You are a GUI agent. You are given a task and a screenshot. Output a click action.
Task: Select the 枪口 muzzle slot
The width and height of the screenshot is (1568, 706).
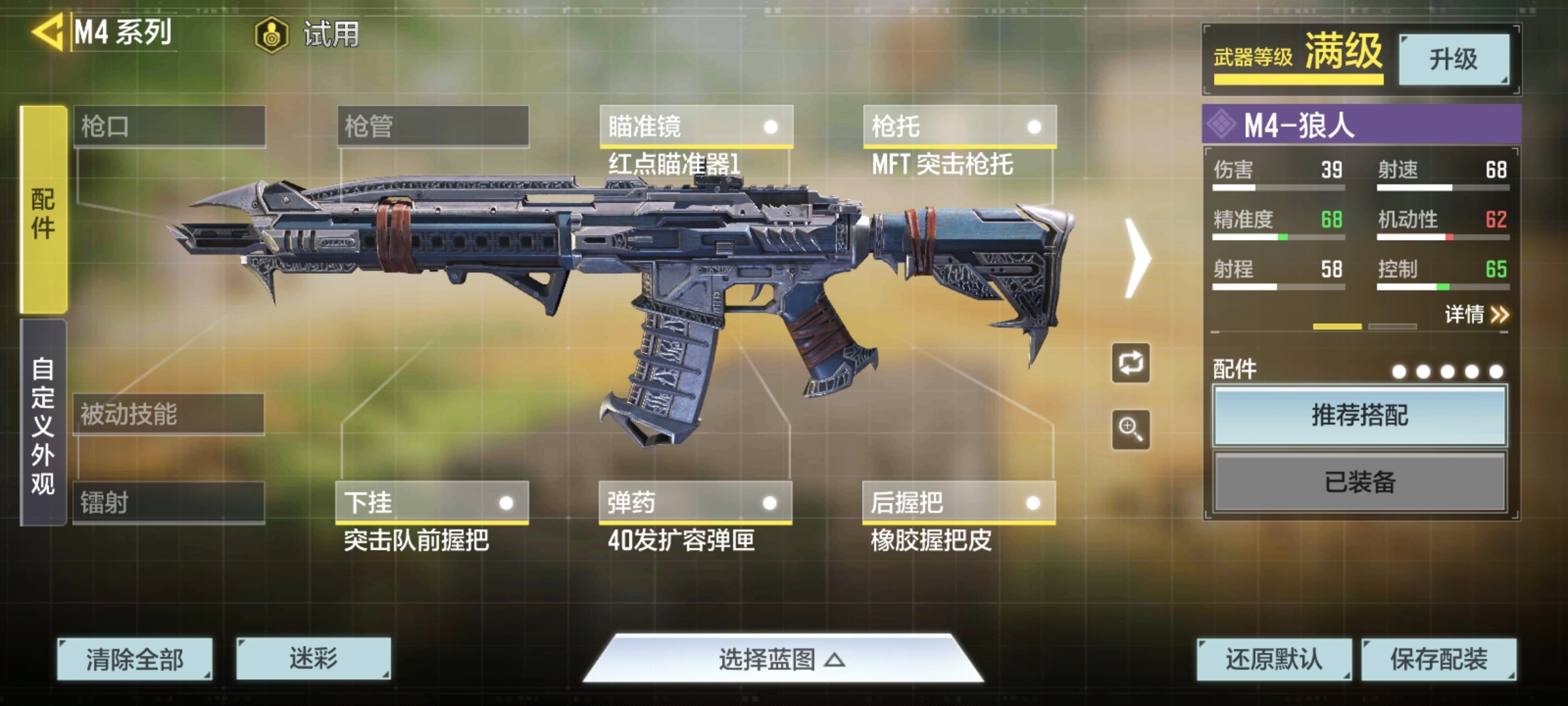click(169, 126)
